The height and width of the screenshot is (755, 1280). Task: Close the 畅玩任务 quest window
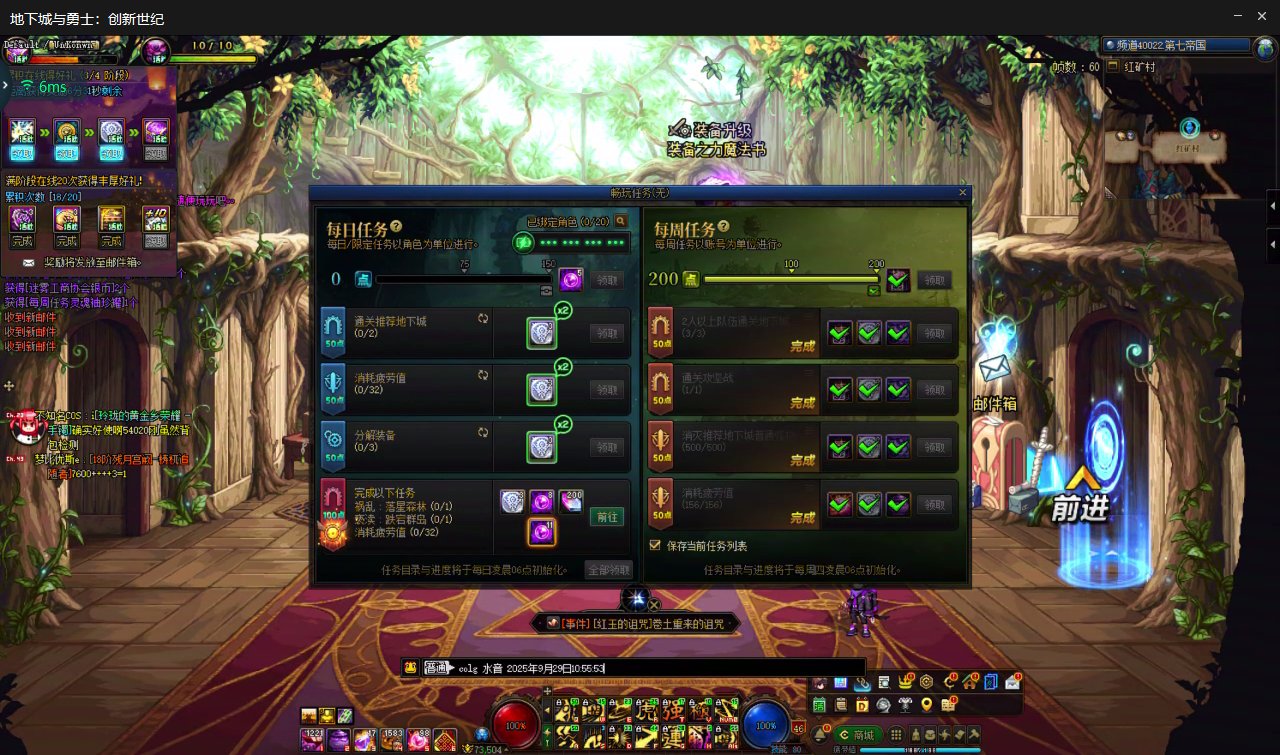(963, 192)
